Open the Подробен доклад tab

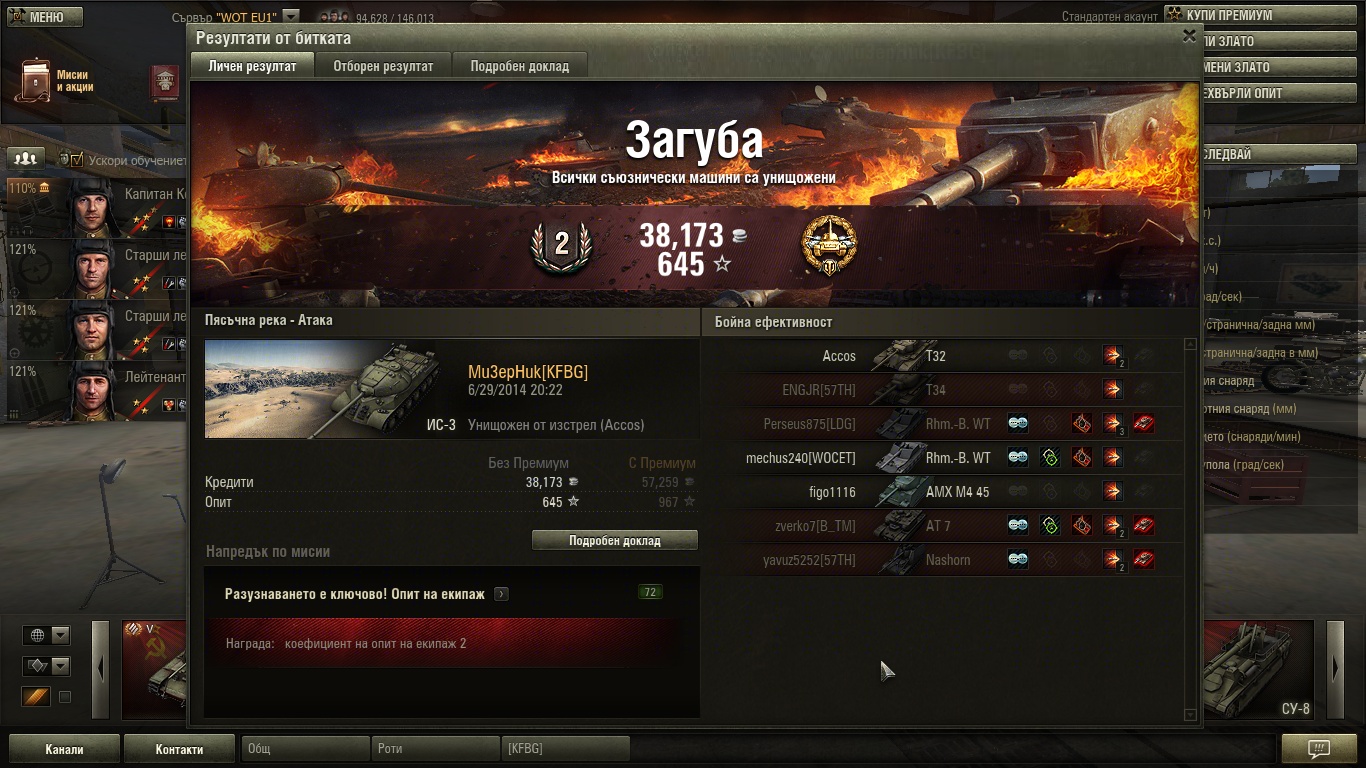point(519,66)
